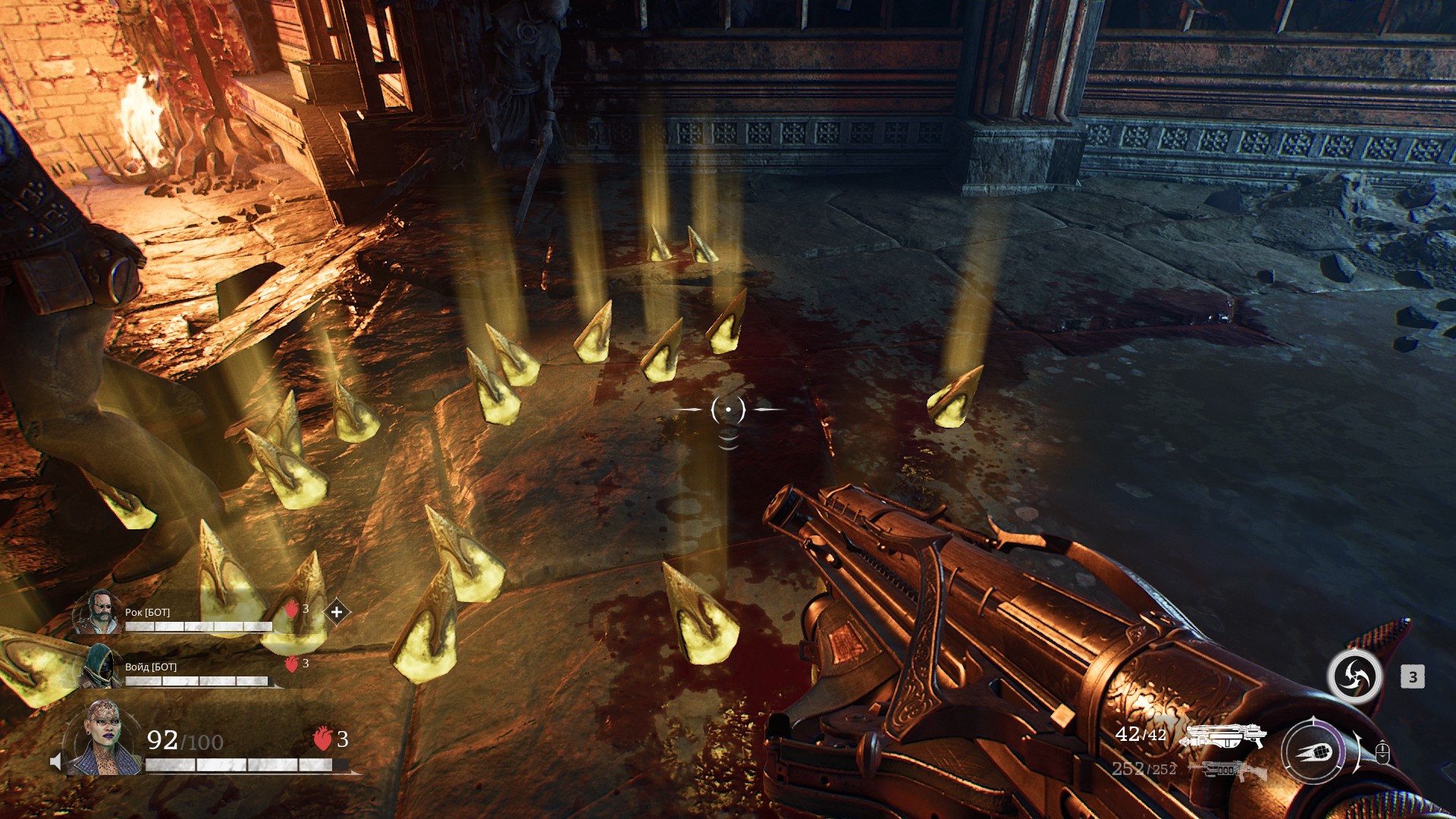Click your own character portrait
This screenshot has width=1456, height=819.
pos(104,739)
